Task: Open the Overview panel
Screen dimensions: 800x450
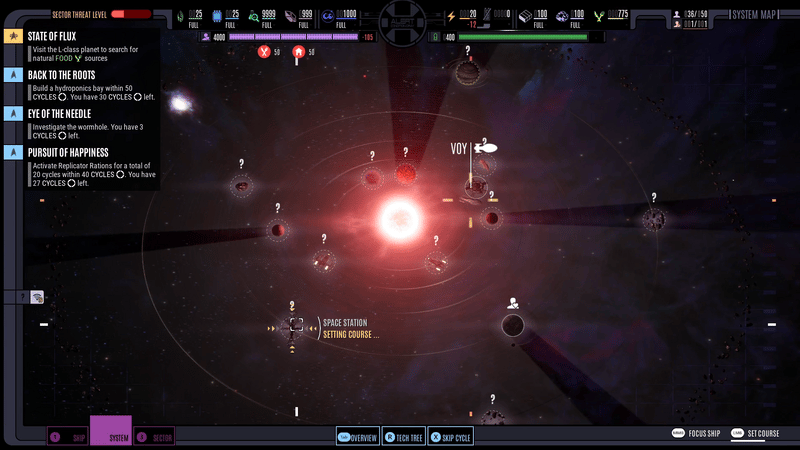Action: tap(357, 437)
